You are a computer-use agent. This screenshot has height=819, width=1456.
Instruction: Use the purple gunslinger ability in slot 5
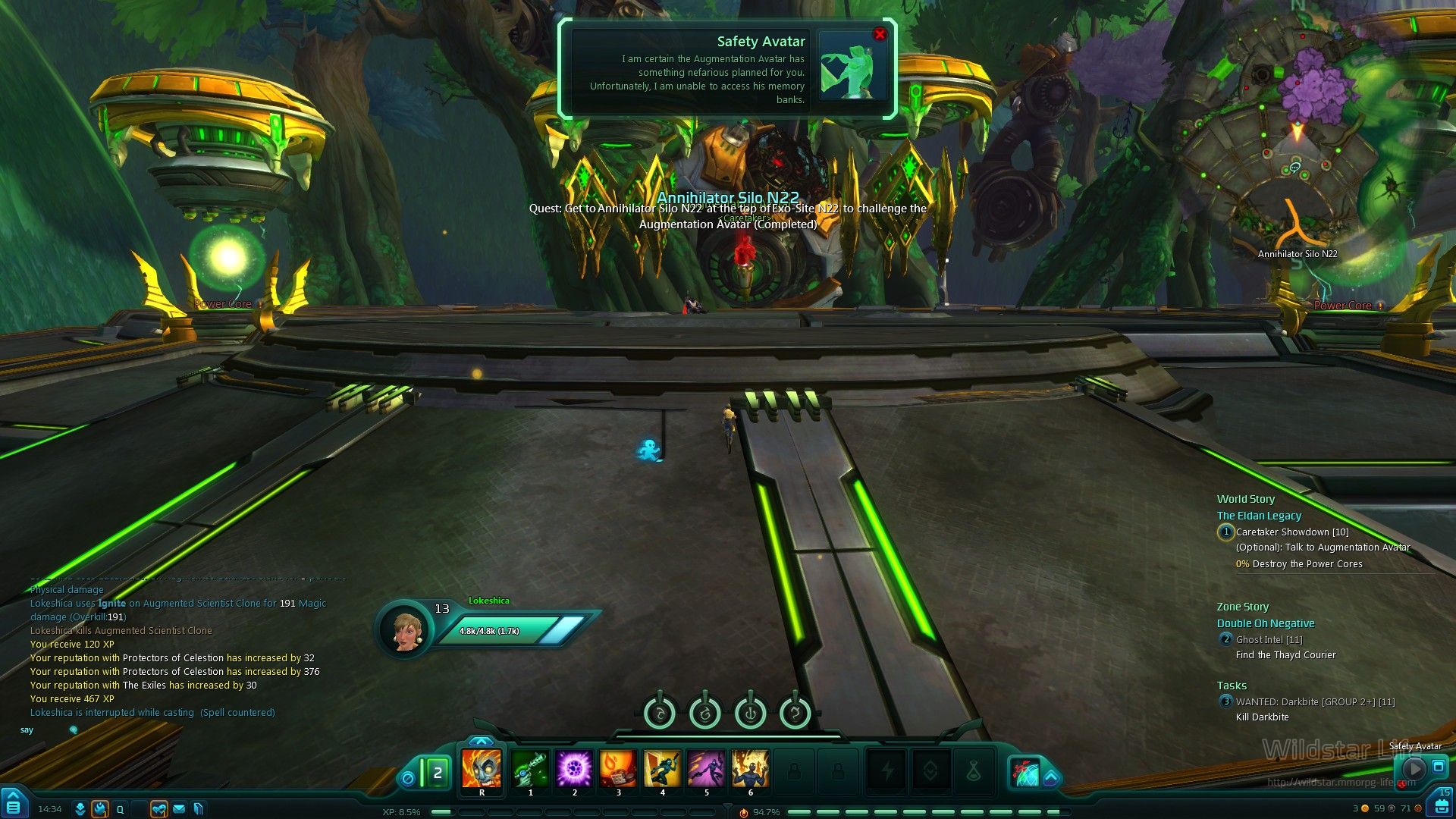pyautogui.click(x=706, y=769)
